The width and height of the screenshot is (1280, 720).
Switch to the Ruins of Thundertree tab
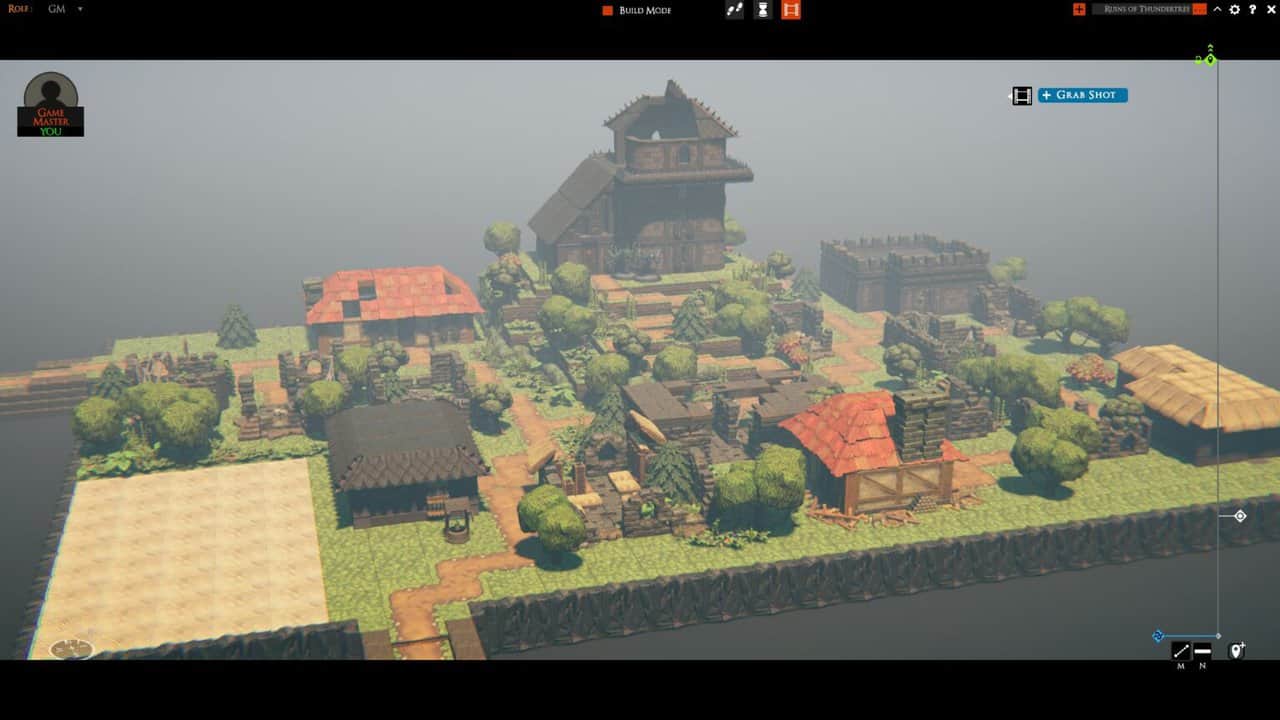coord(1150,9)
